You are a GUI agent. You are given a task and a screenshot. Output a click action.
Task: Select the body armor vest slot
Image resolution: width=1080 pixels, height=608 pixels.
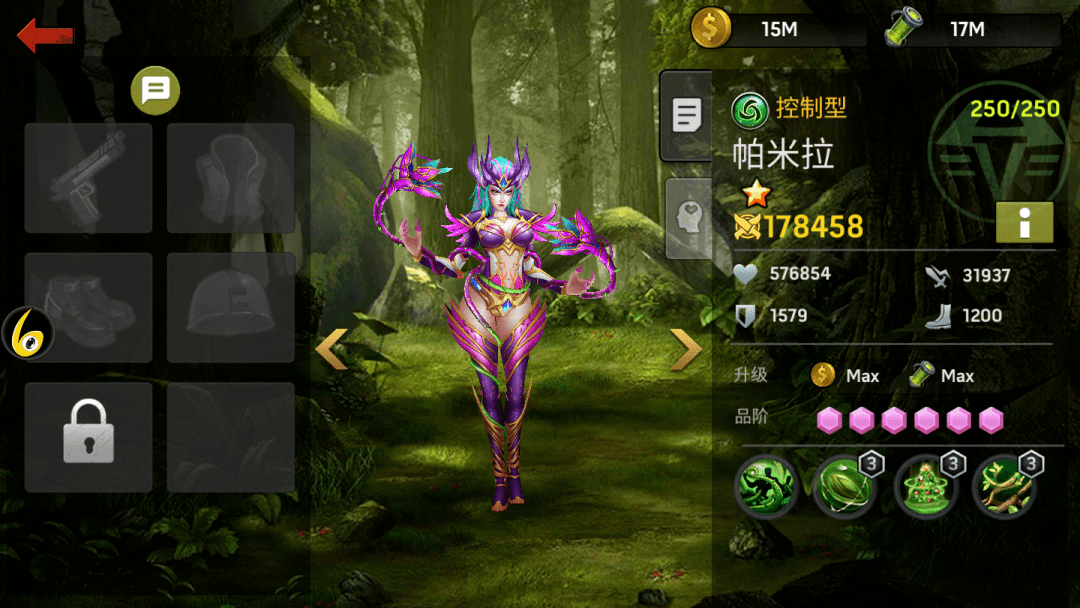click(x=231, y=178)
